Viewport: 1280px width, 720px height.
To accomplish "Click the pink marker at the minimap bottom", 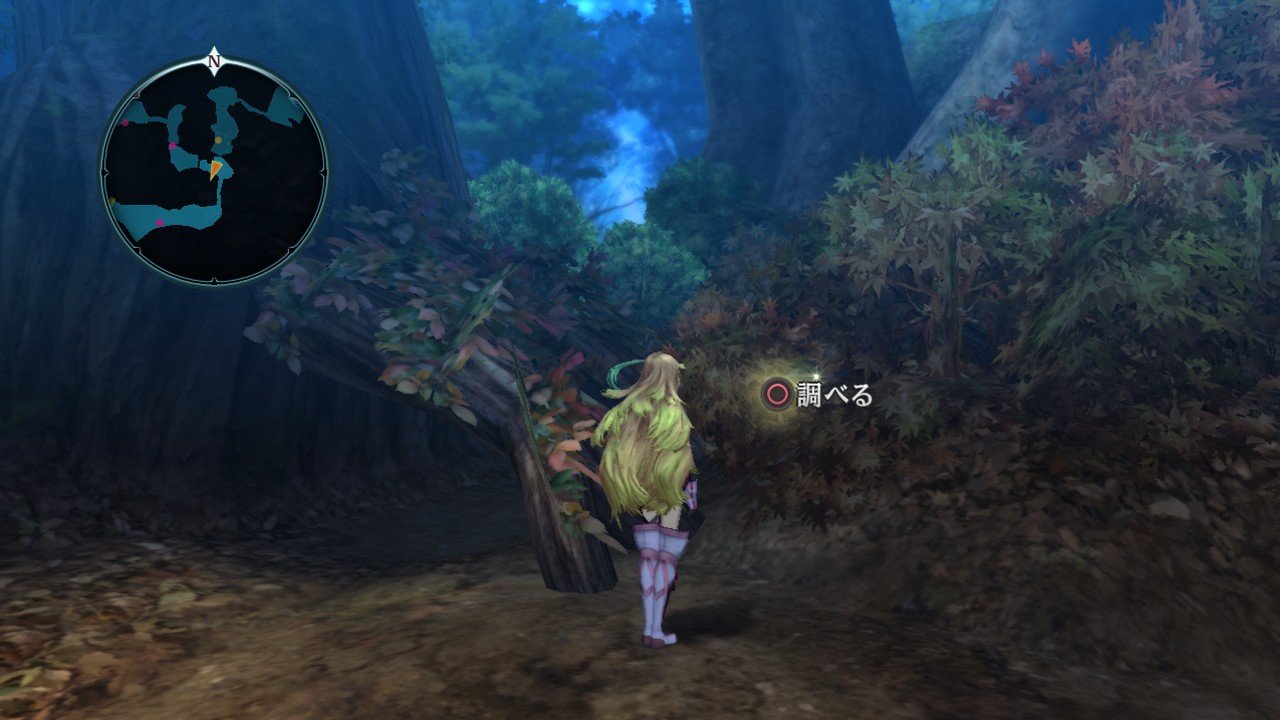I will click(x=159, y=222).
